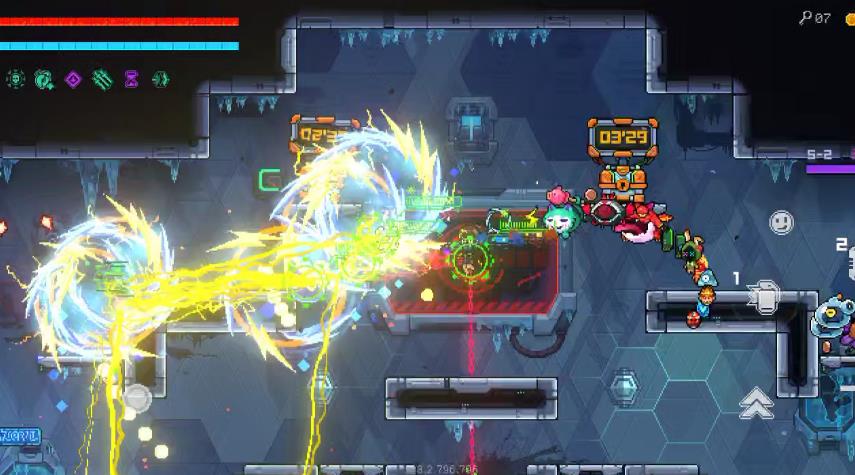This screenshot has width=855, height=475.
Task: Select the green double-arrow hexagon buff icon
Action: click(160, 78)
